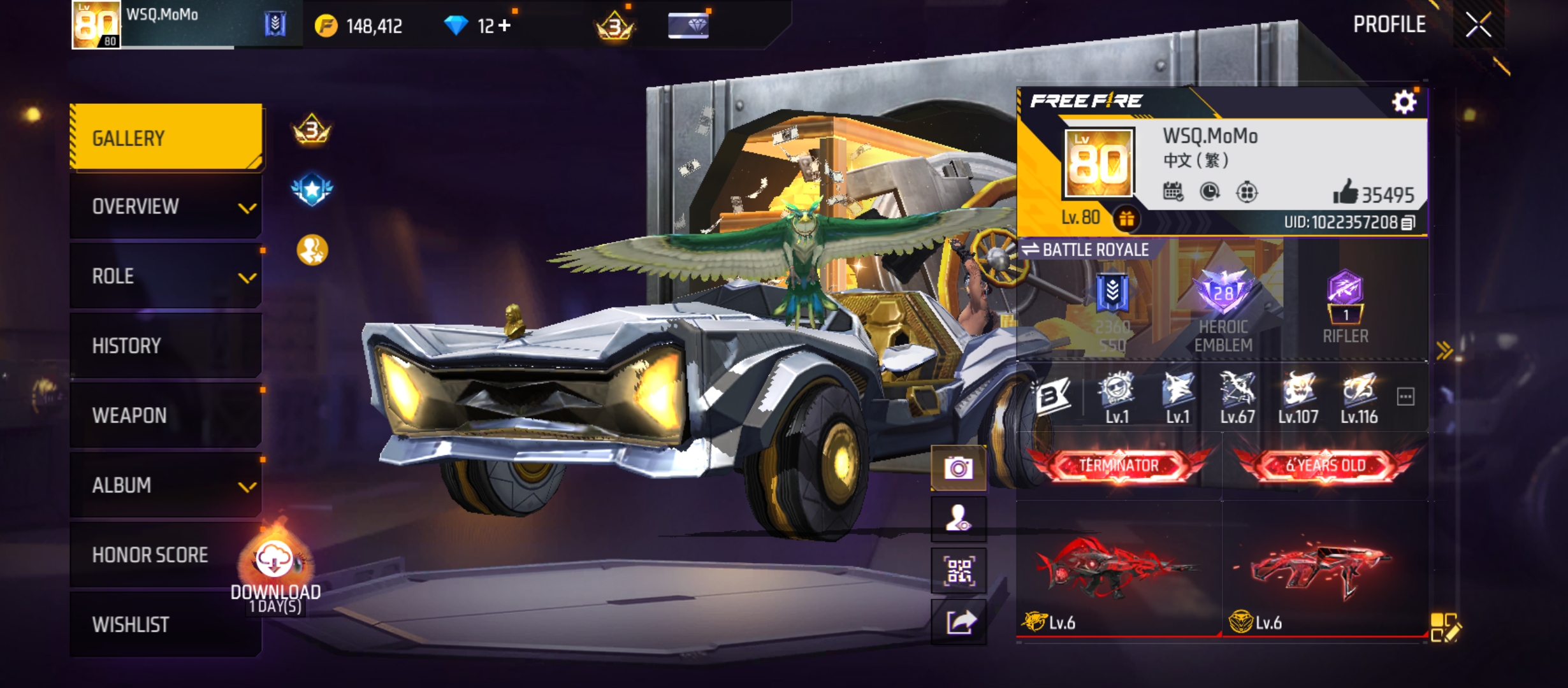The image size is (1568, 688).
Task: Add diamonds with the plus button
Action: tap(505, 25)
